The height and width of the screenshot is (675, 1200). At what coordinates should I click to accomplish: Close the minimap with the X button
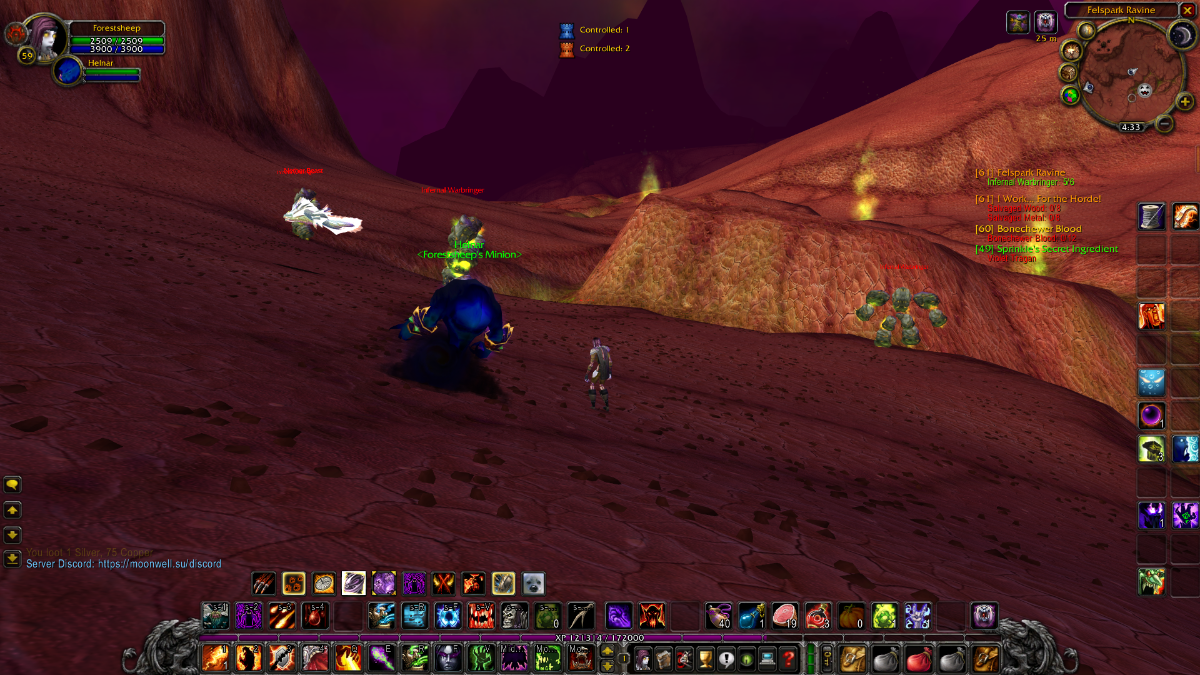(x=1187, y=10)
